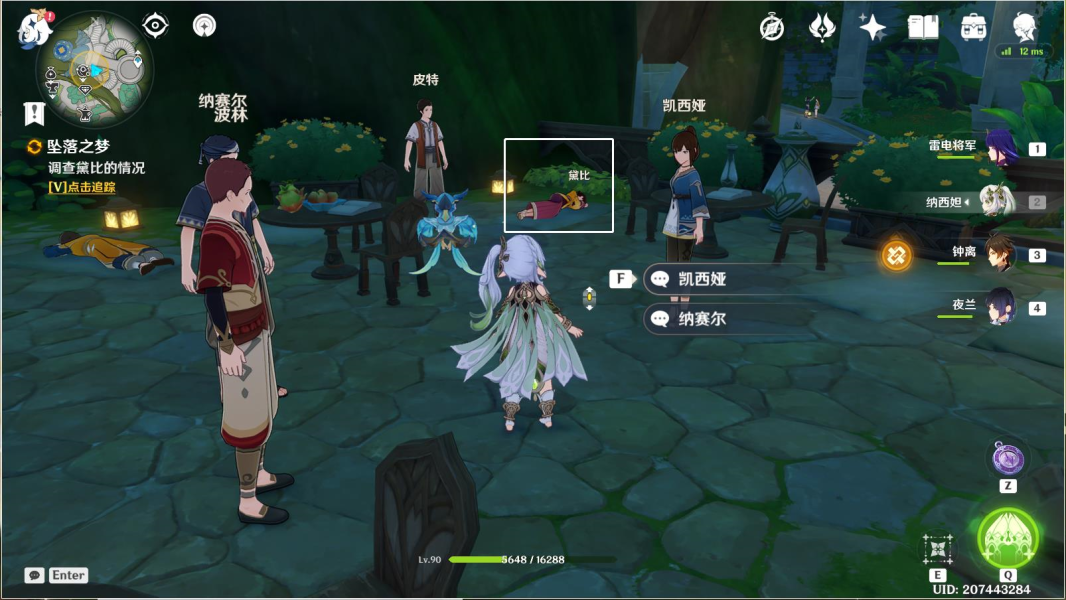
Task: Open the eye-shaped icon beside the minimap
Action: click(155, 26)
